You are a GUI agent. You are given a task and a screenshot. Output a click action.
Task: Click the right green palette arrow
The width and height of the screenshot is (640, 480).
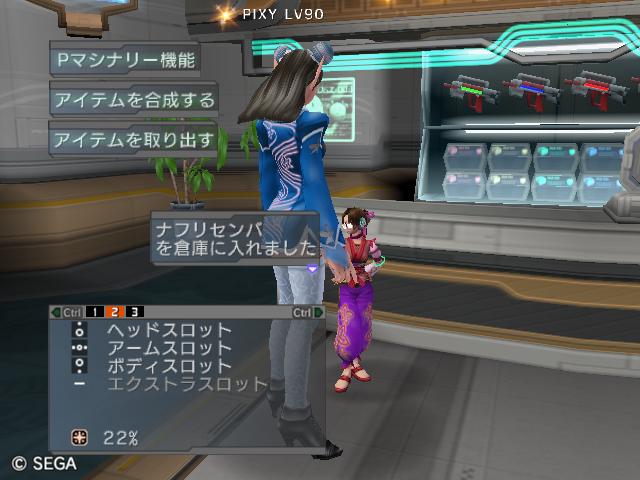(x=319, y=312)
